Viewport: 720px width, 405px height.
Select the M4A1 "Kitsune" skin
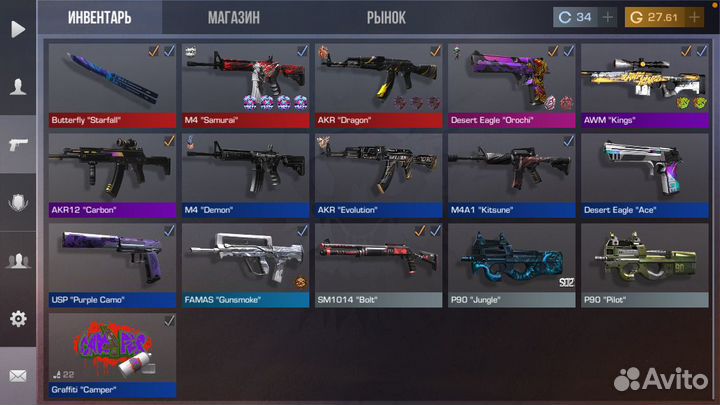511,174
